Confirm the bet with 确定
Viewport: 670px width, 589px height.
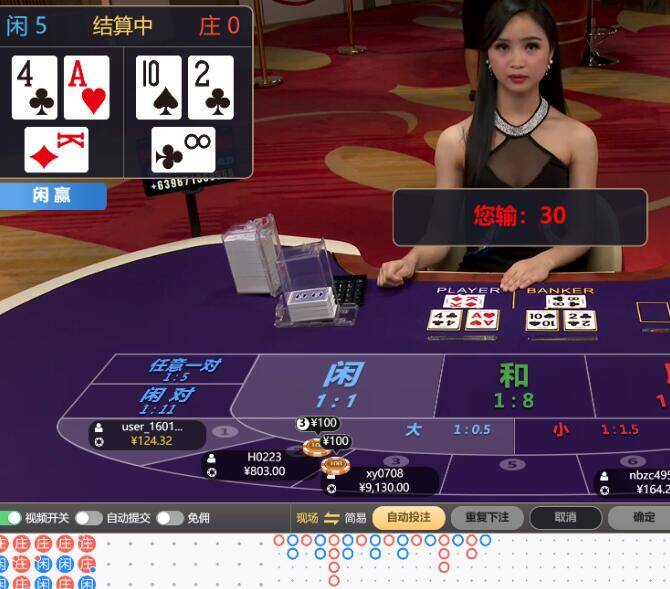coord(644,517)
